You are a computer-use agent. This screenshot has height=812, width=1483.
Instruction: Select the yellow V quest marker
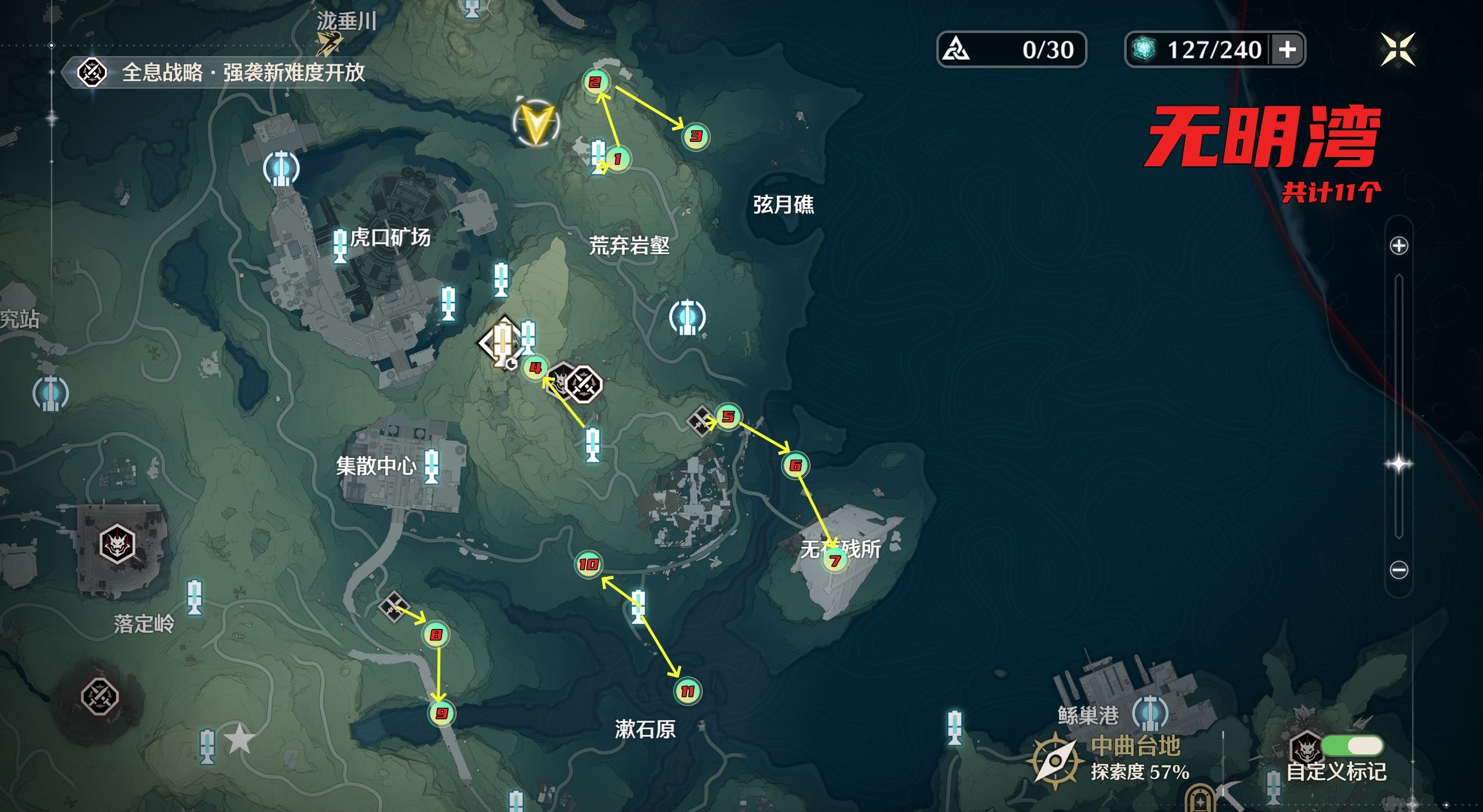pyautogui.click(x=536, y=123)
